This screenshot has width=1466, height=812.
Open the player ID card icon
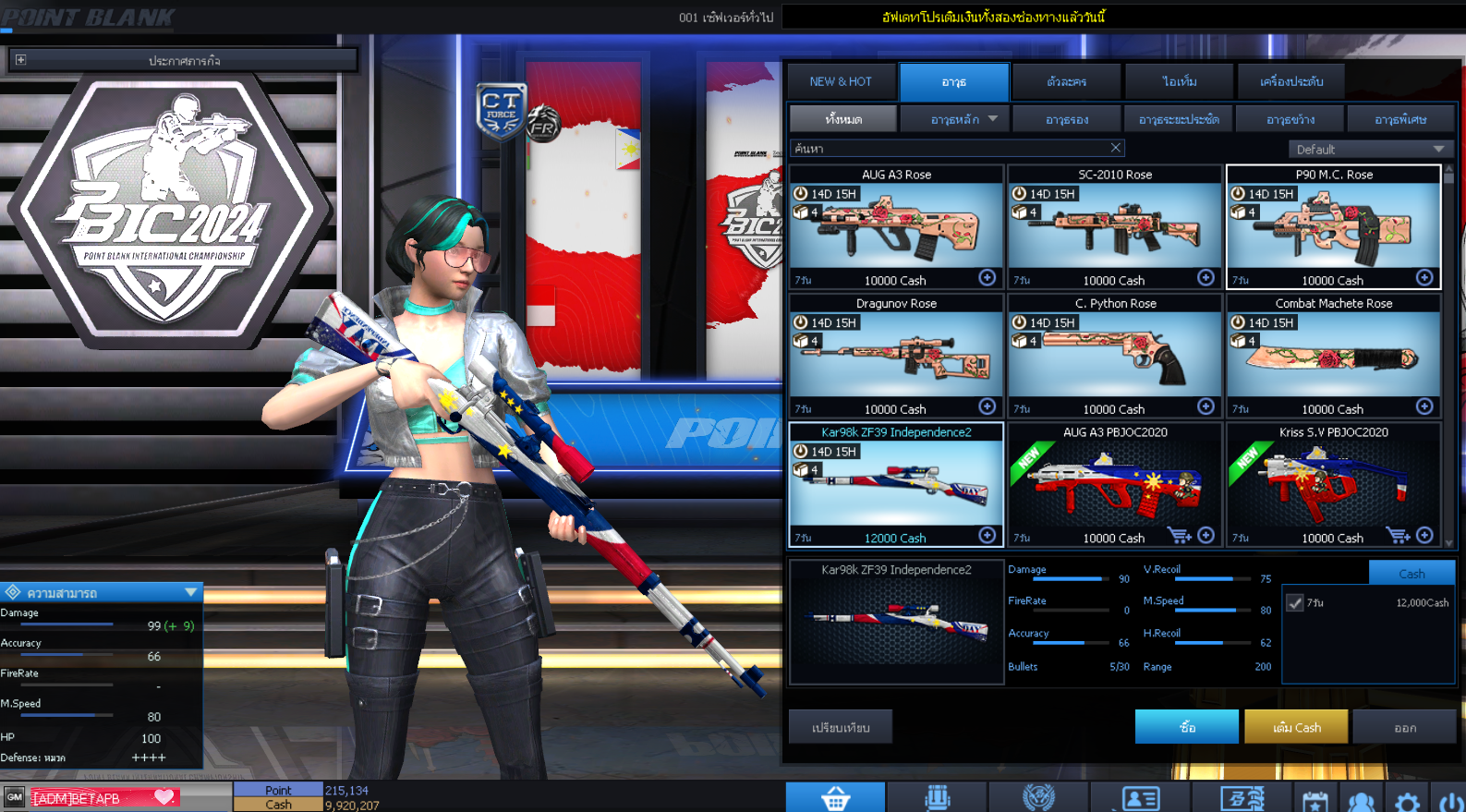[x=1139, y=796]
